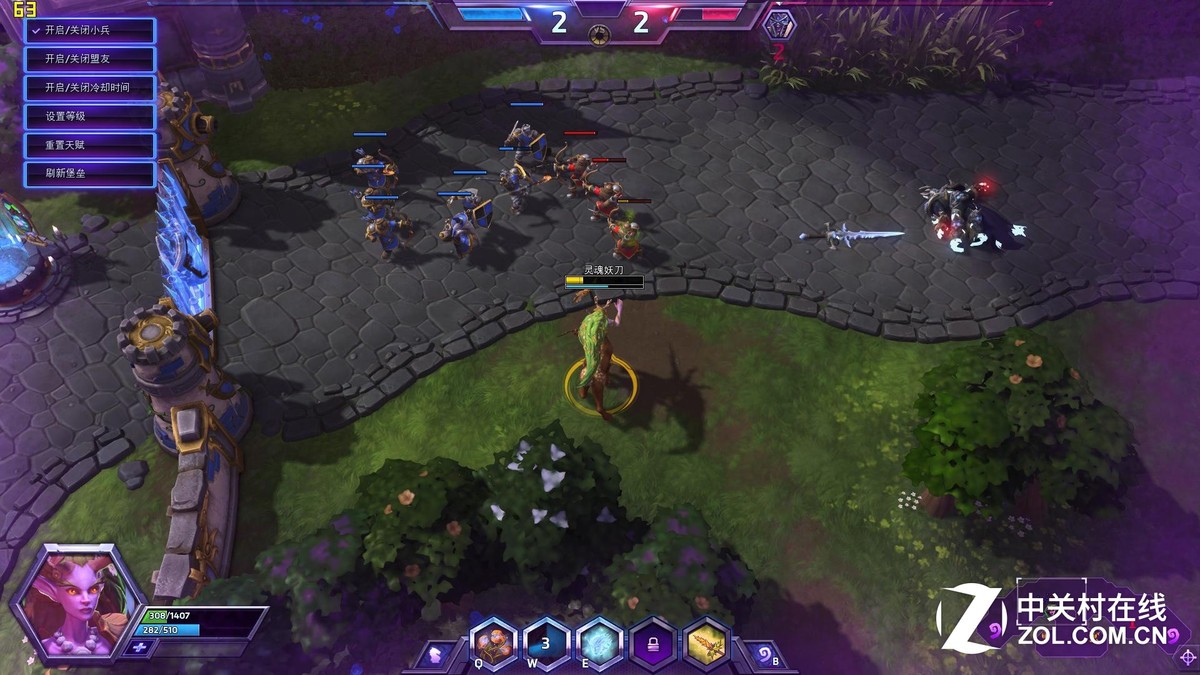This screenshot has height=675, width=1200.
Task: Click the horse mount icon
Action: 435,656
